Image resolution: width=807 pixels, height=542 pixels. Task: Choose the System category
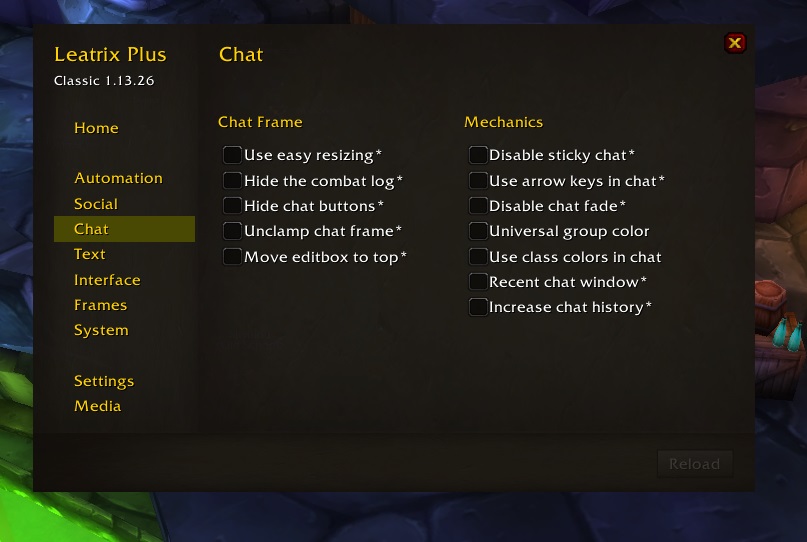[x=101, y=330]
